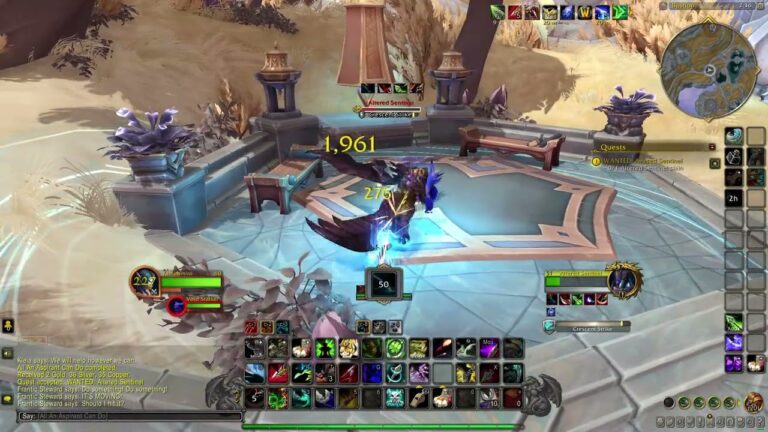Select the Altered Sentinel target portrait
This screenshot has width=768, height=432.
[x=624, y=281]
